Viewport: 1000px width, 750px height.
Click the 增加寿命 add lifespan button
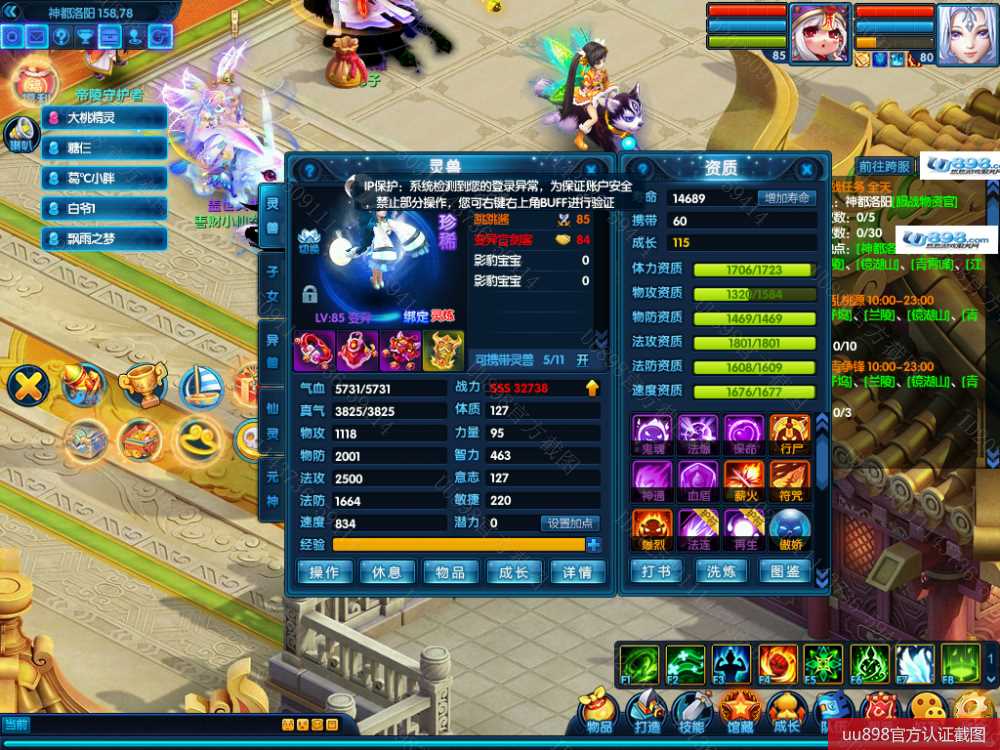[785, 198]
